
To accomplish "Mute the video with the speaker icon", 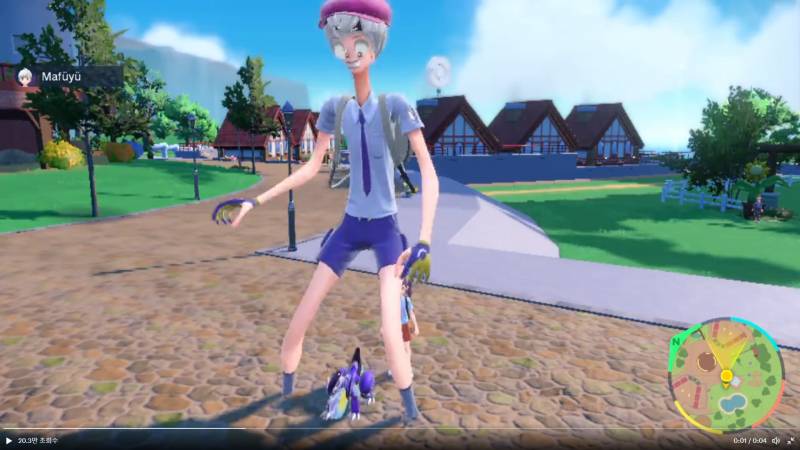I will click(775, 441).
